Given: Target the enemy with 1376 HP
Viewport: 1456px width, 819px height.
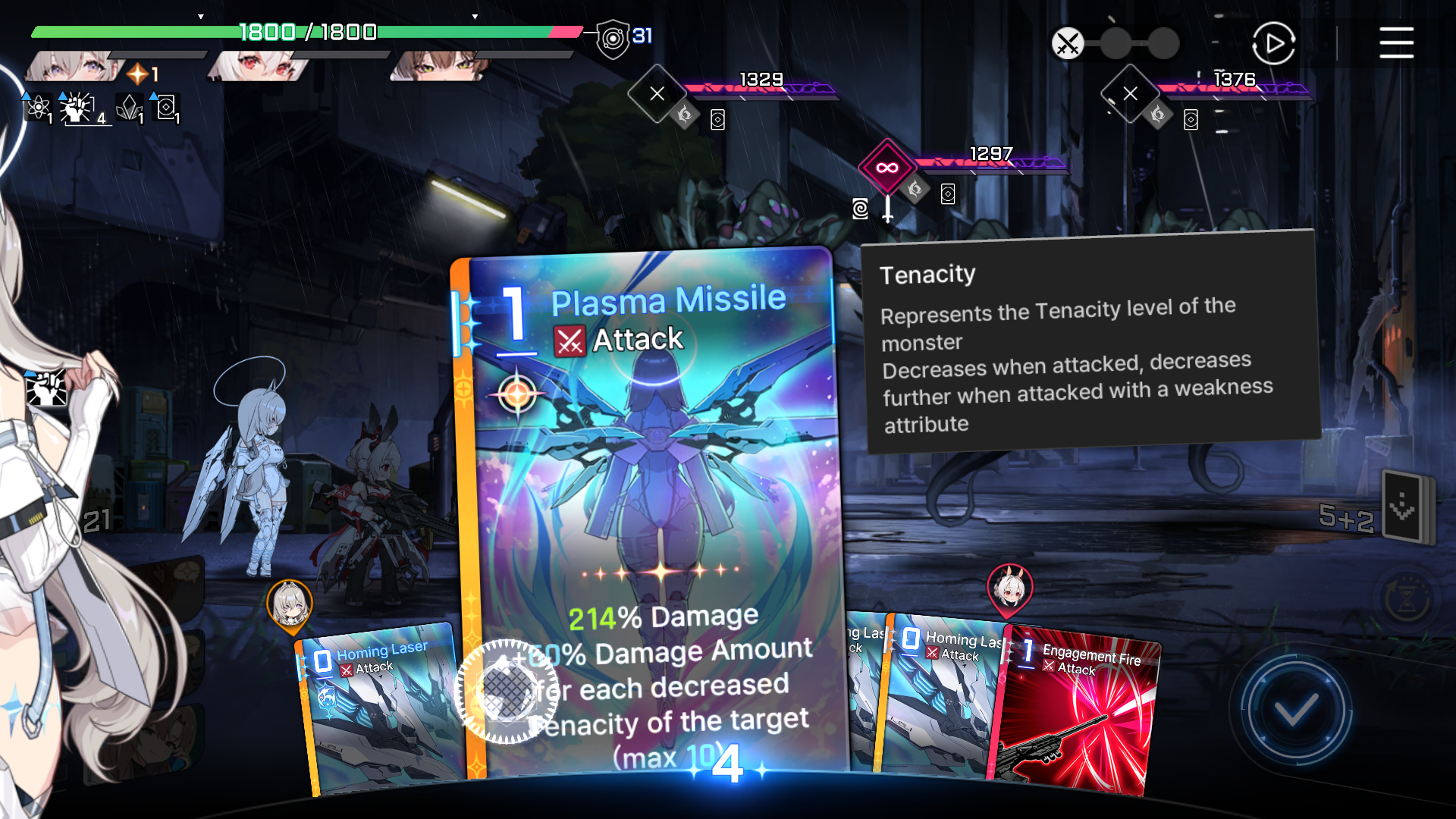Looking at the screenshot, I should tap(1130, 94).
